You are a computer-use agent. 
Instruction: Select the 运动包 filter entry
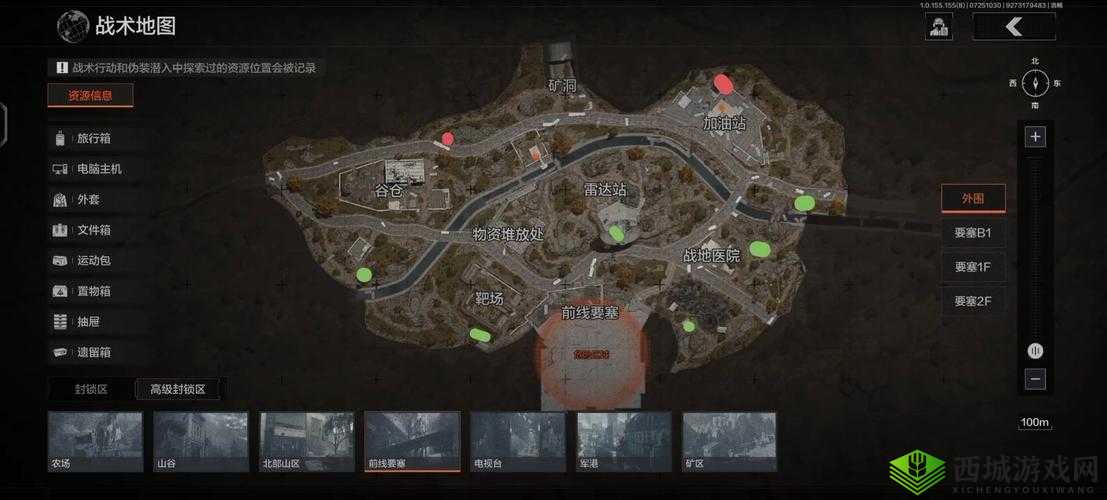pos(93,261)
